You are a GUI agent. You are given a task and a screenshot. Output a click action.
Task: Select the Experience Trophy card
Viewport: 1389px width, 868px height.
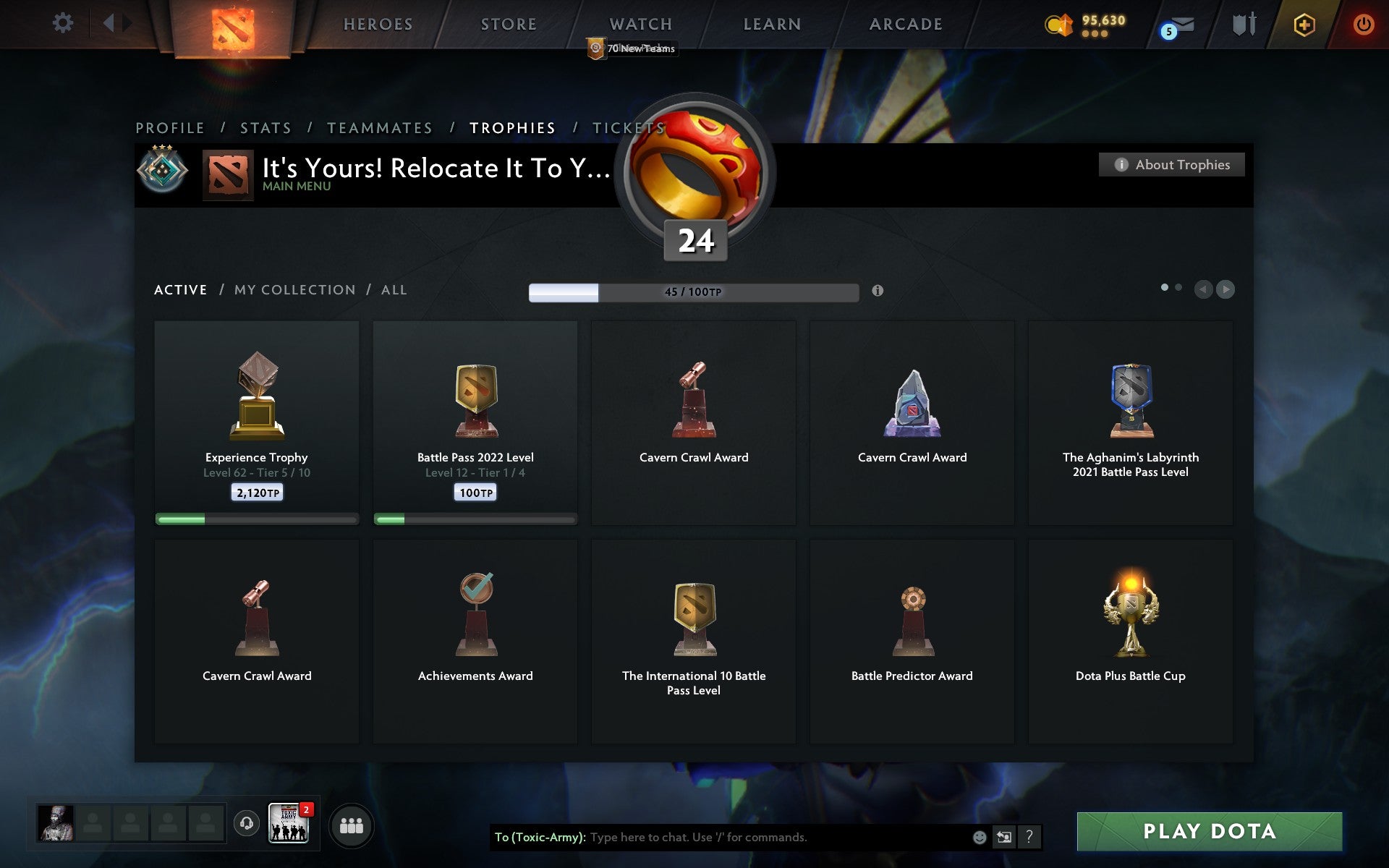(256, 423)
